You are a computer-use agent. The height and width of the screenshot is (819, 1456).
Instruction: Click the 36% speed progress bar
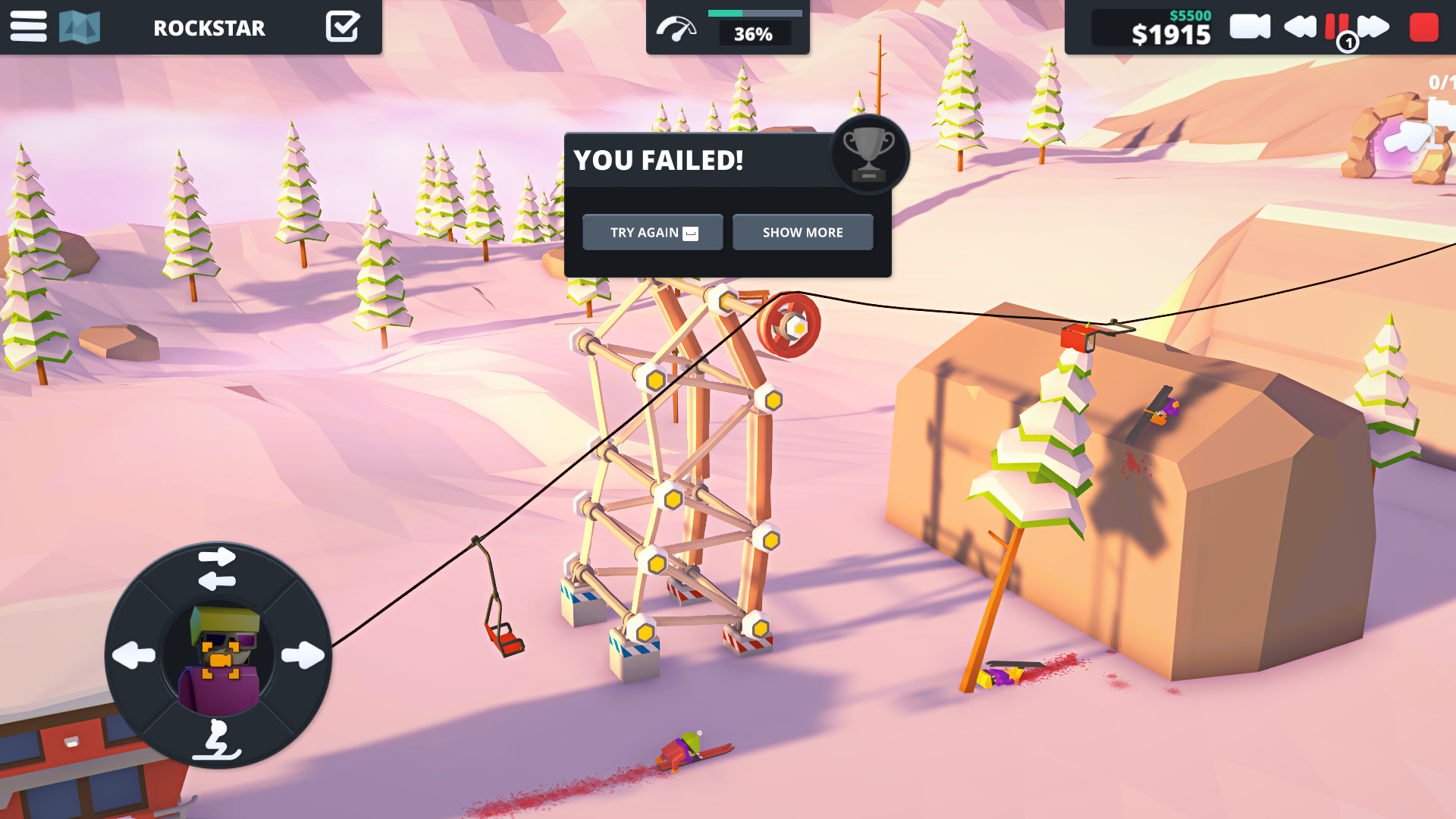753,12
